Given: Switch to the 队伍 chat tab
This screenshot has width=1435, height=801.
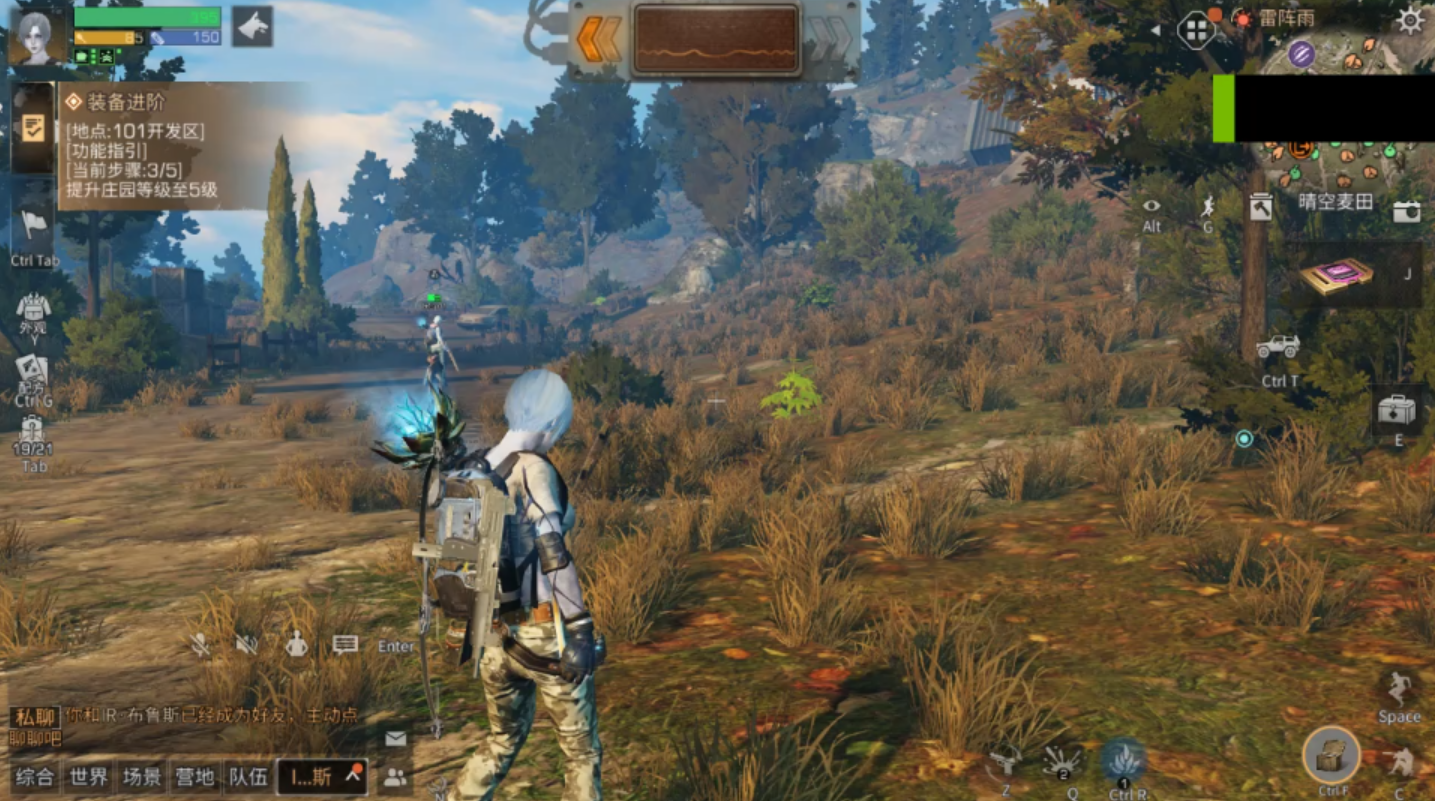Looking at the screenshot, I should 248,776.
